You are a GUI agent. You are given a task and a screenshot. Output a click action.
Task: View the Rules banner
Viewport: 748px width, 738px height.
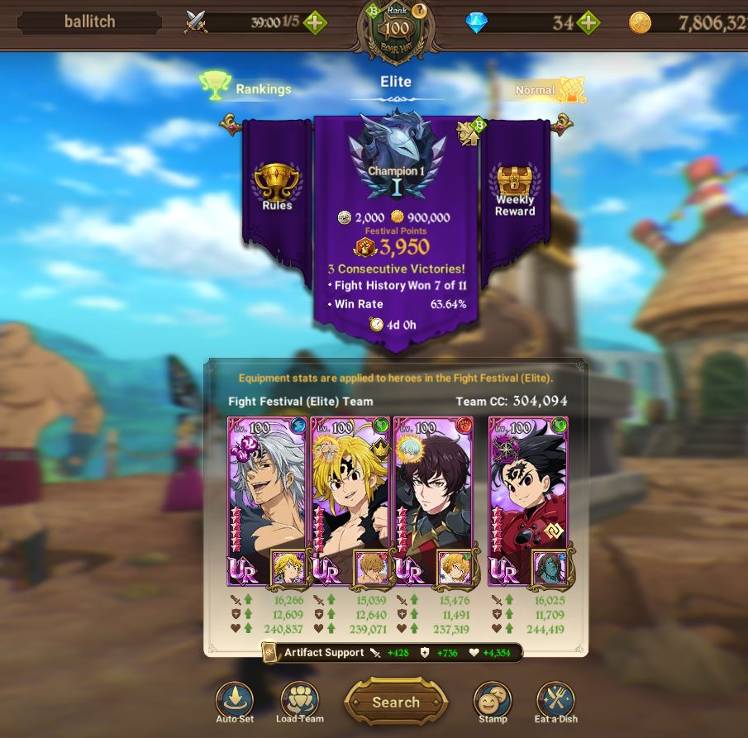pyautogui.click(x=277, y=186)
